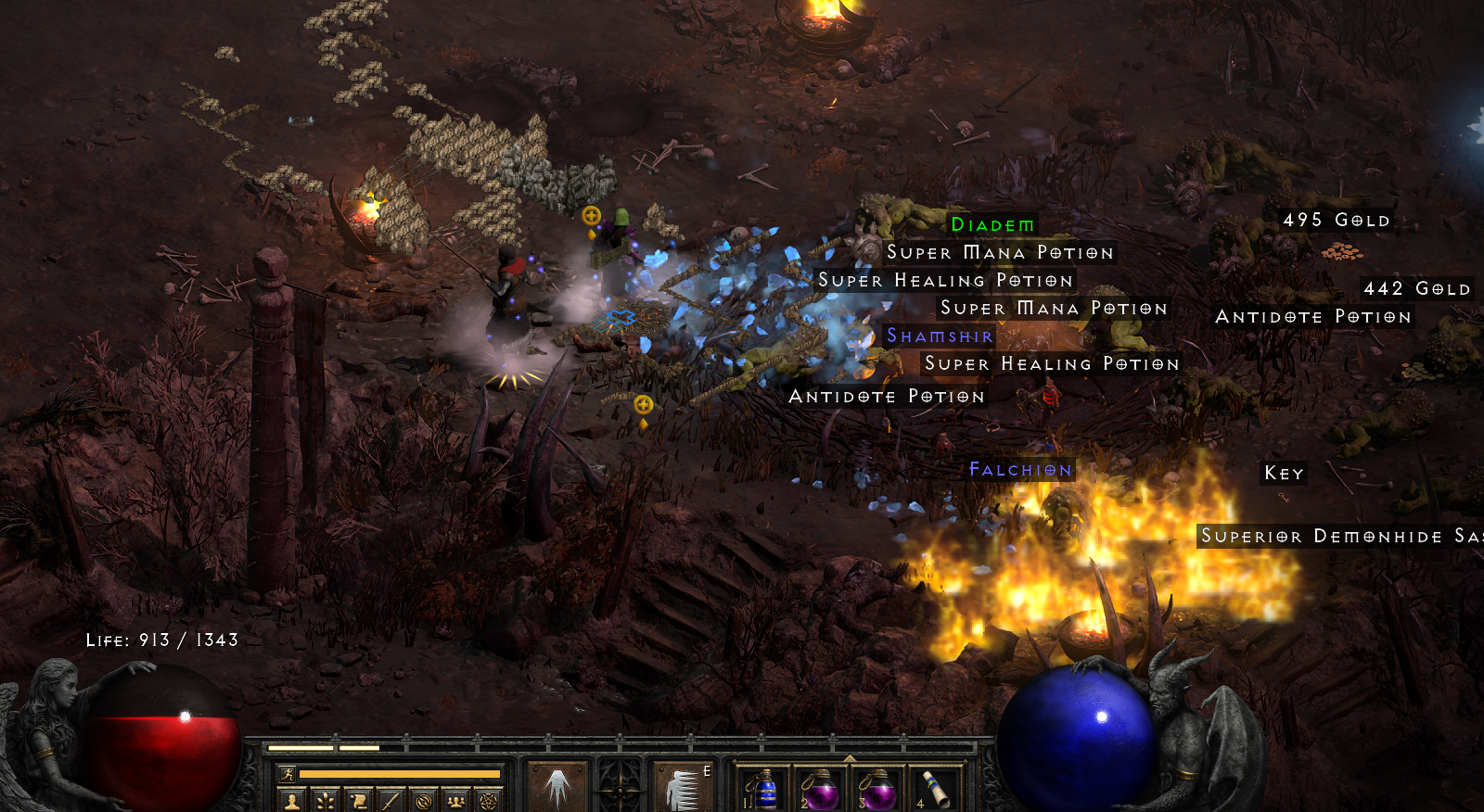This screenshot has width=1484, height=812.
Task: Click the yellow stamina bar
Action: coord(399,773)
